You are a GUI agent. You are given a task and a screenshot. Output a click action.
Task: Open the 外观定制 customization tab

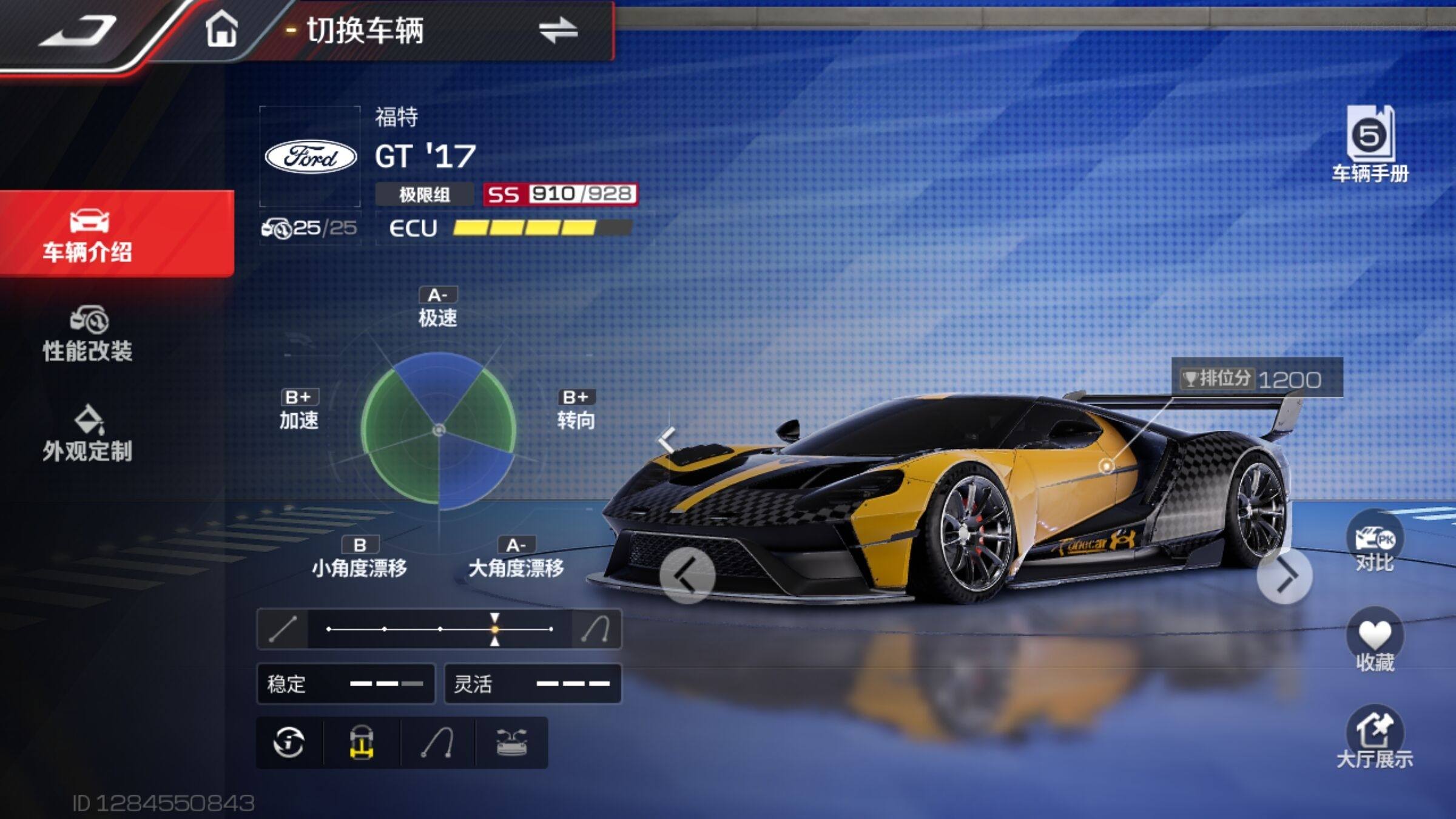(x=89, y=434)
